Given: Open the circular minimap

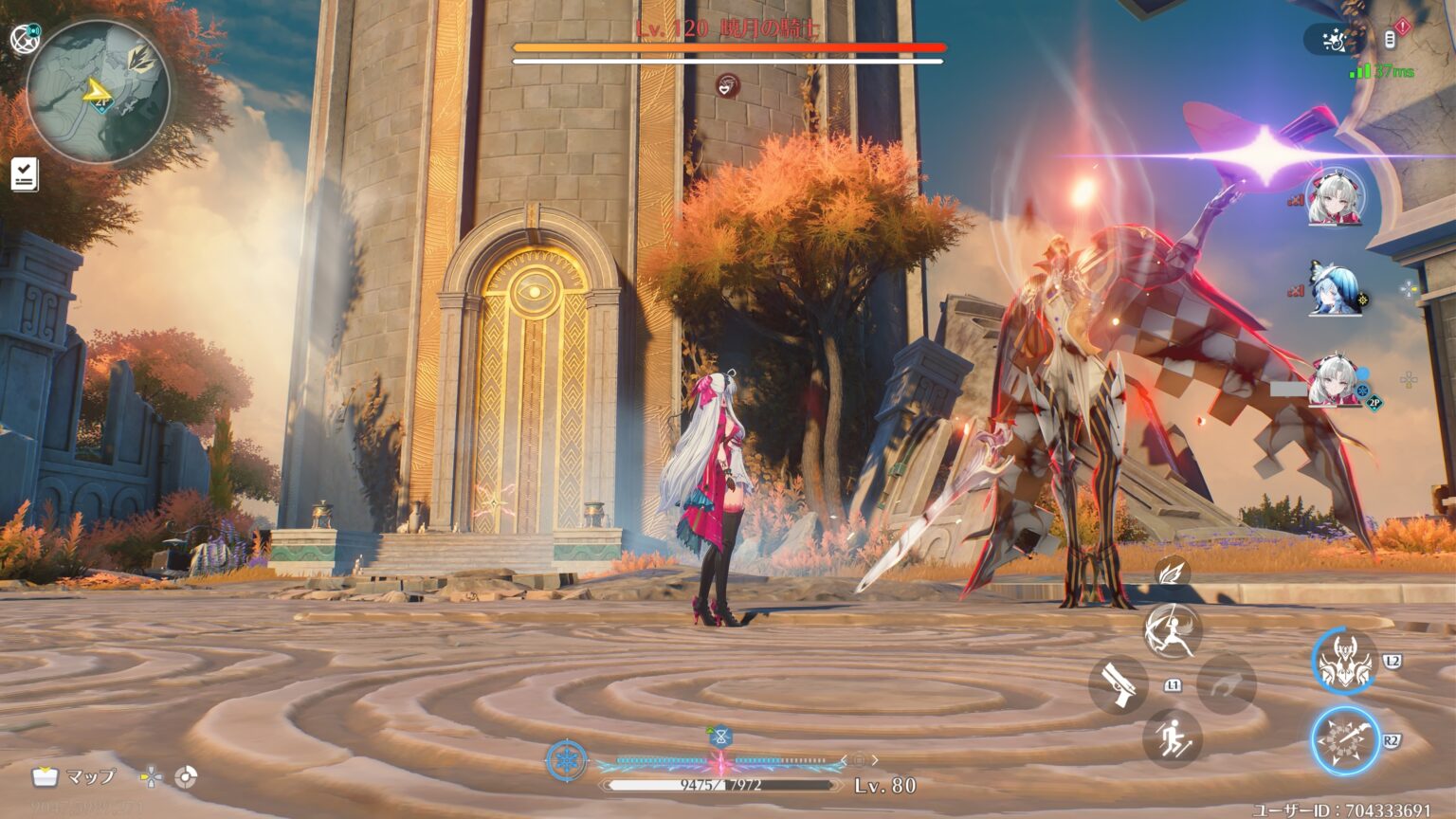Looking at the screenshot, I should click(x=98, y=92).
